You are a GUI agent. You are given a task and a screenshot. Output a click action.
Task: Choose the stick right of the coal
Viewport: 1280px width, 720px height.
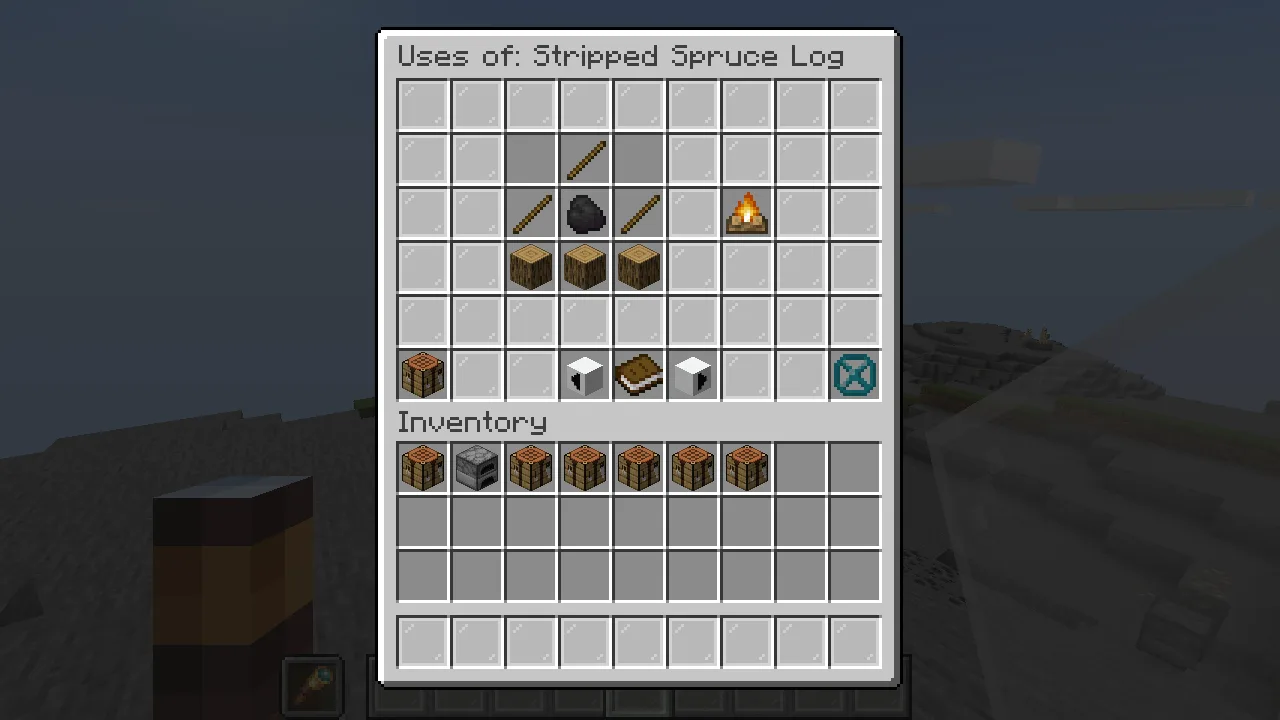click(639, 214)
